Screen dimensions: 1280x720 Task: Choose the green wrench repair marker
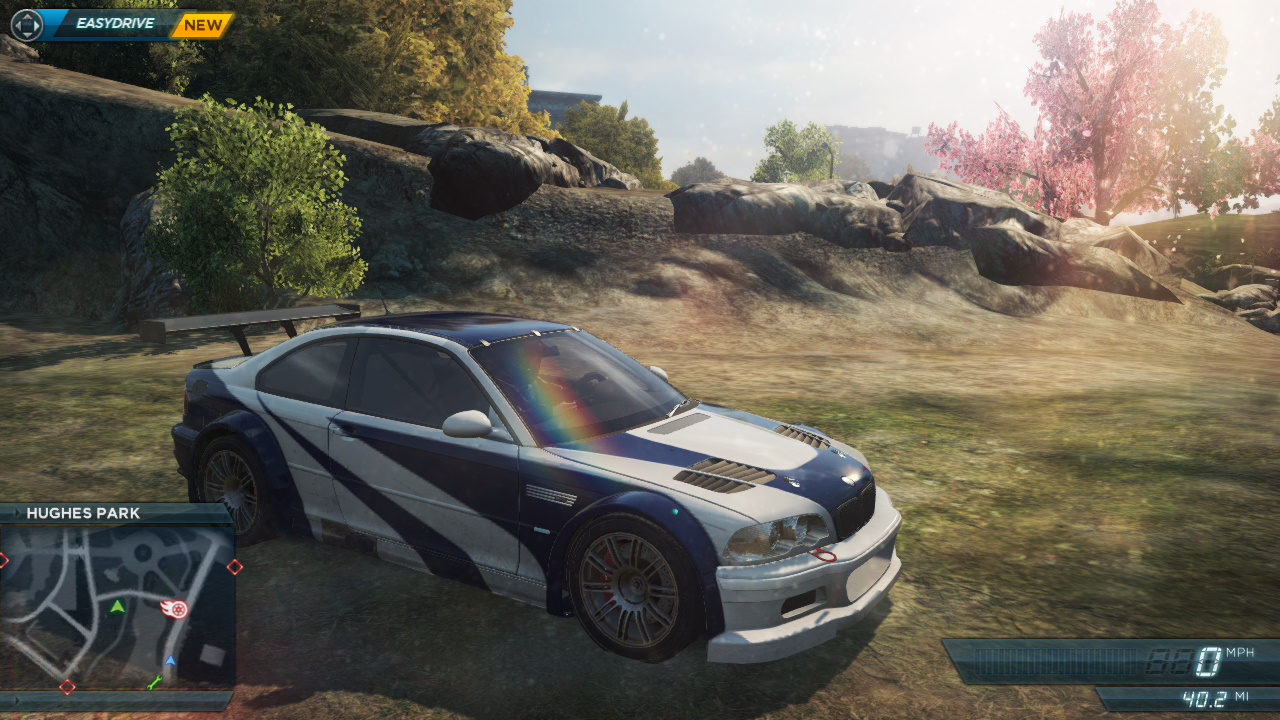[154, 684]
